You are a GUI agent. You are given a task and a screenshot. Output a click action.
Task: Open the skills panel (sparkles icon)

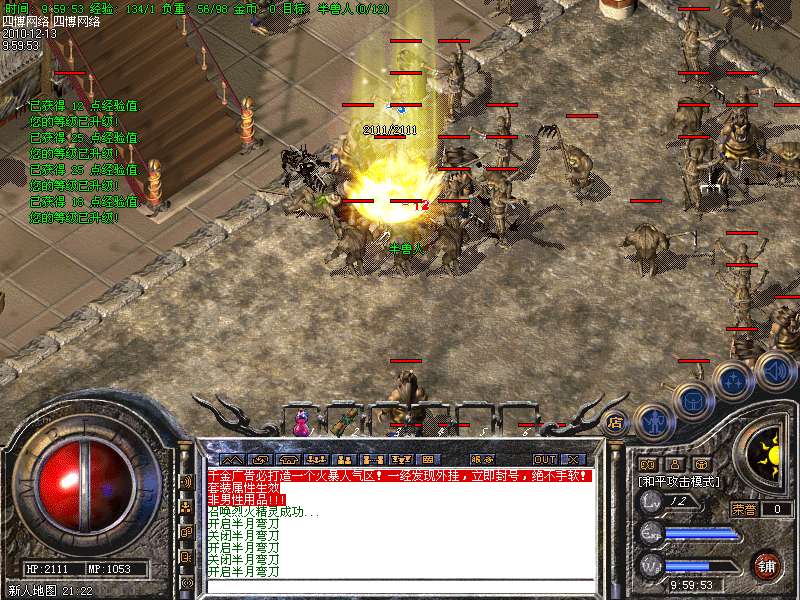[x=733, y=381]
